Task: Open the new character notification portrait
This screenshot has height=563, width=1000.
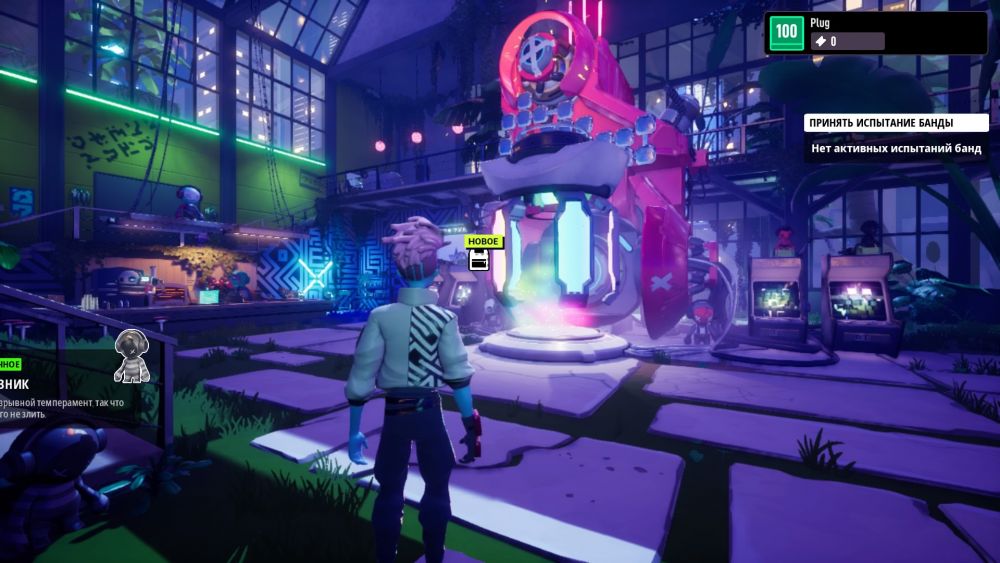Action: pos(132,356)
